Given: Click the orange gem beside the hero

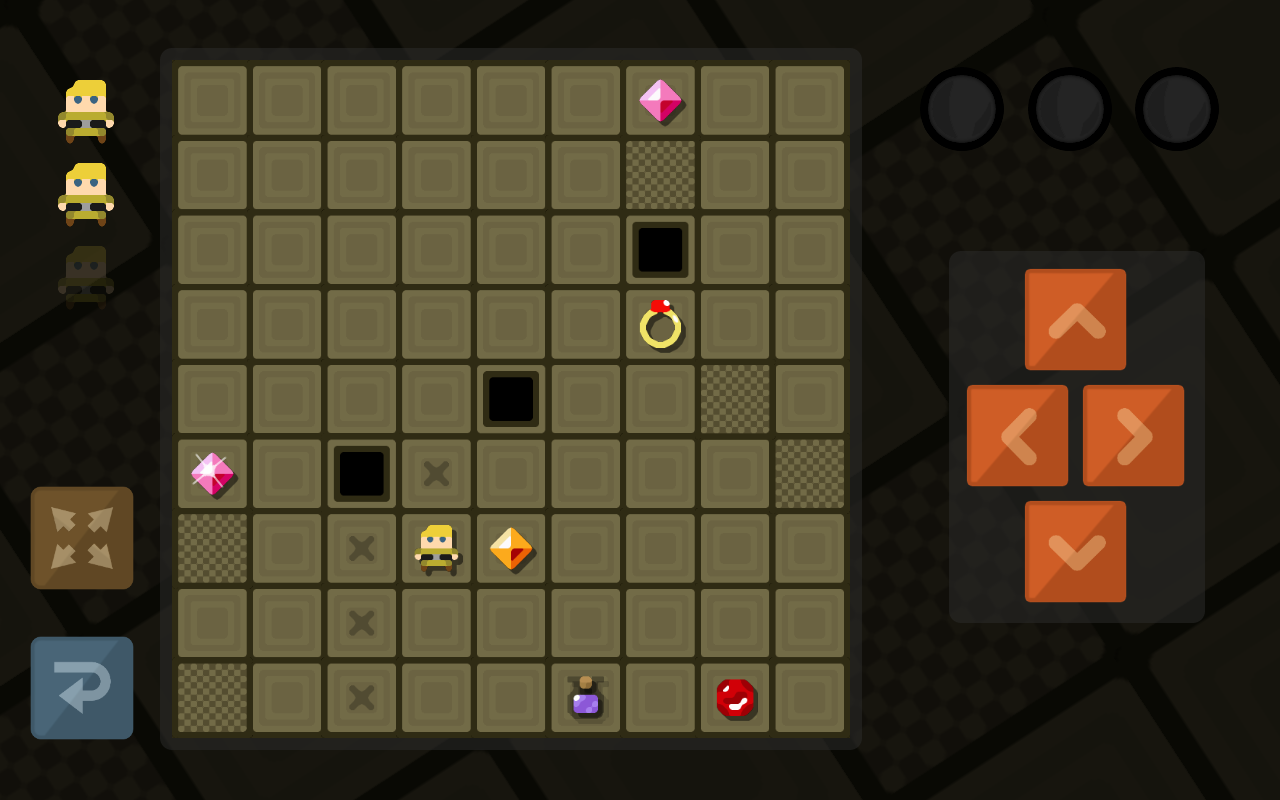Looking at the screenshot, I should coord(511,548).
